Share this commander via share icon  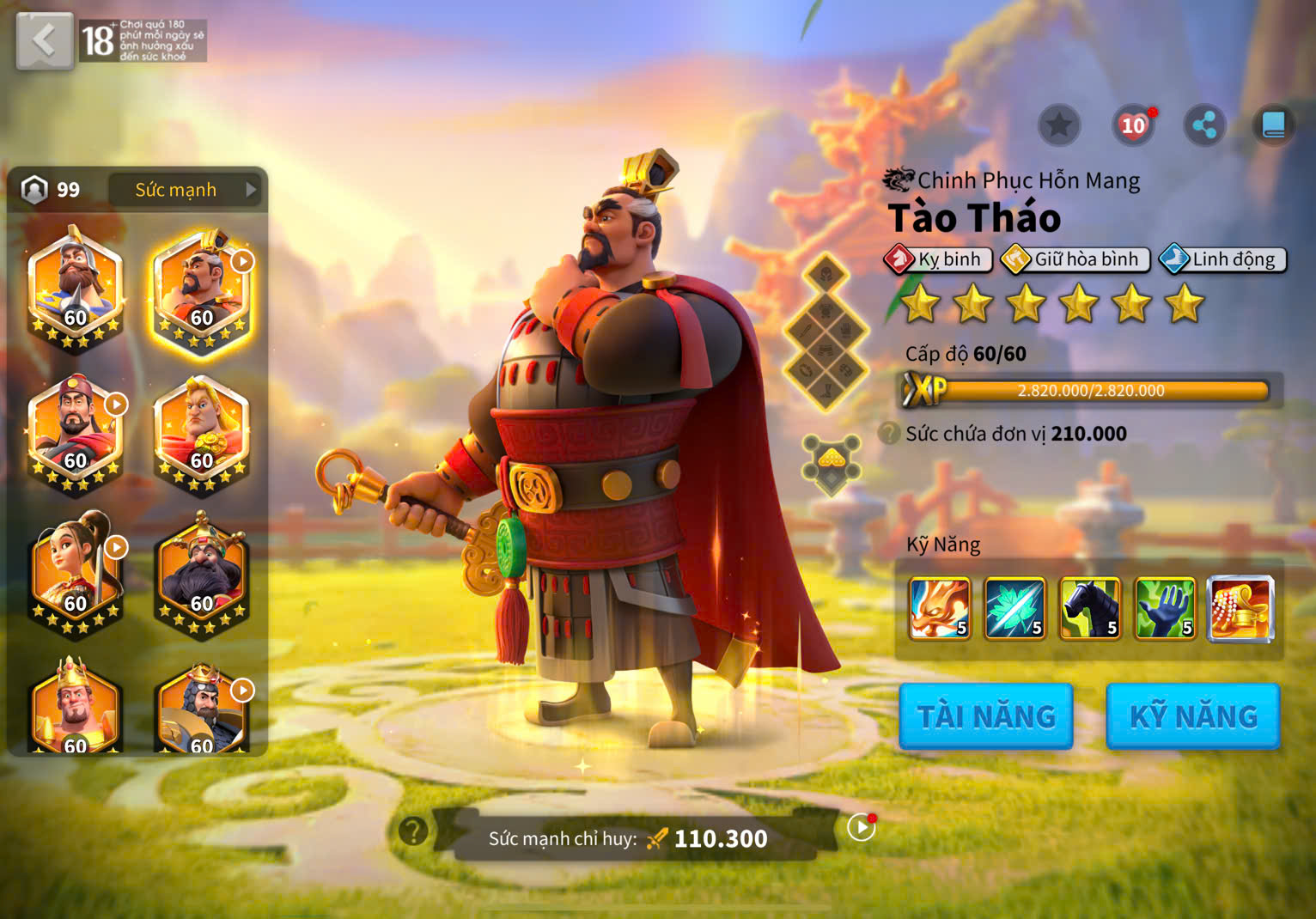click(1204, 126)
